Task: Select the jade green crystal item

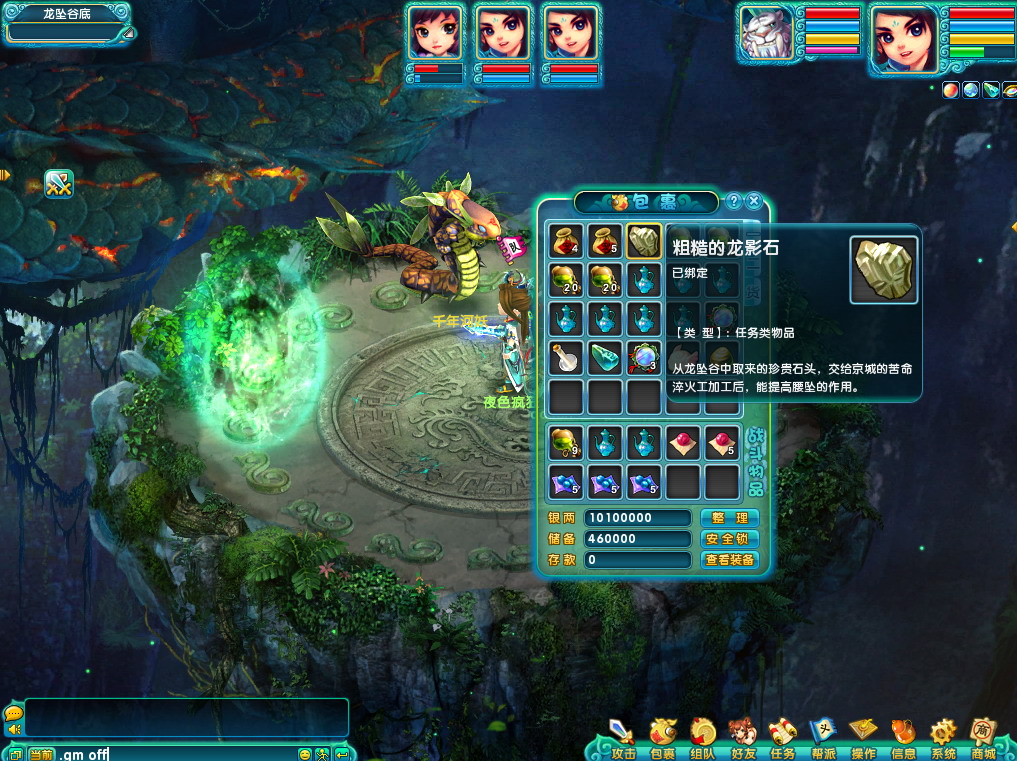Action: pos(604,358)
